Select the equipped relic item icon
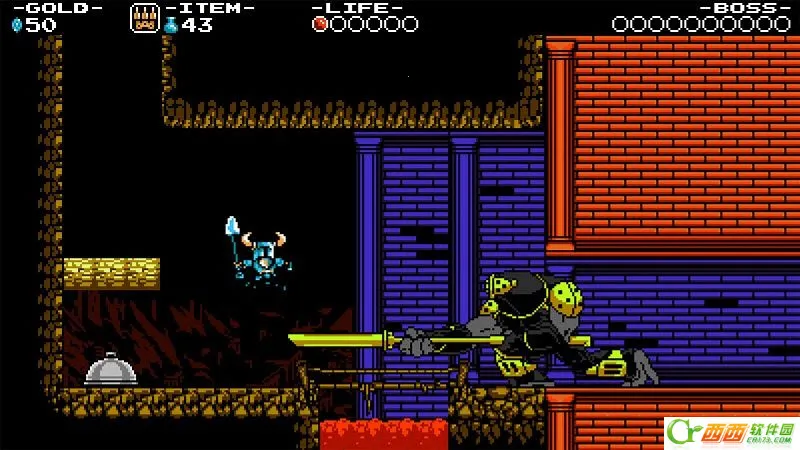800x450 pixels. pos(144,19)
